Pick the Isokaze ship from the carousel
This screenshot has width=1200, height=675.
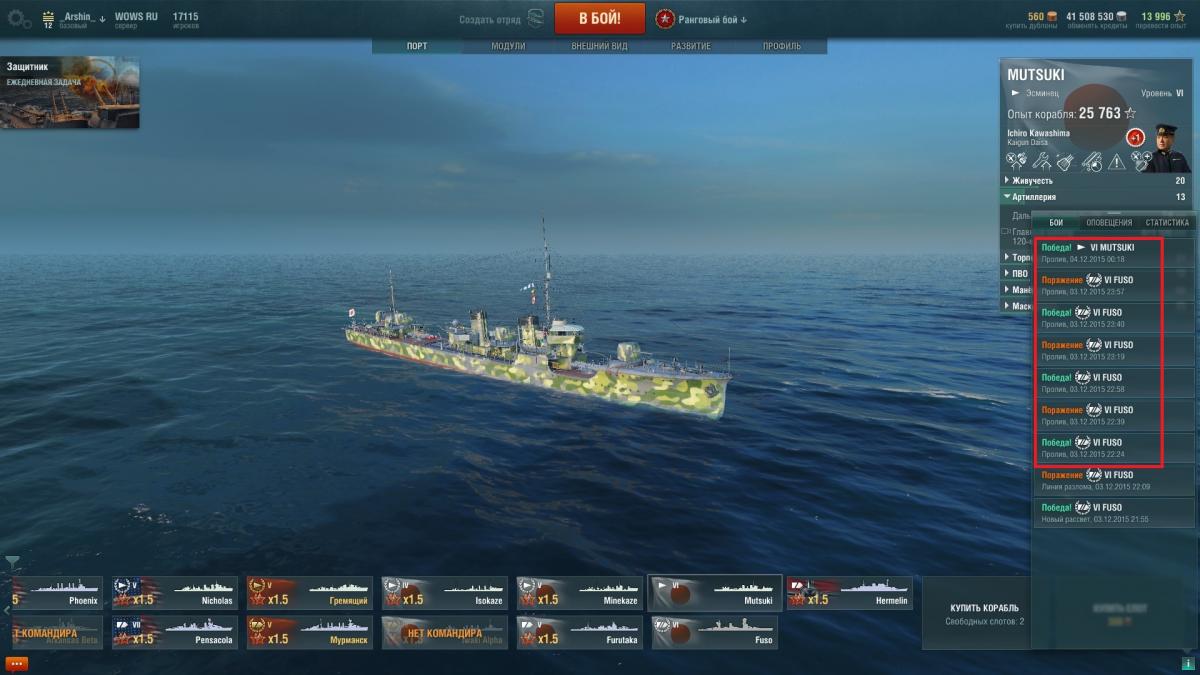pyautogui.click(x=444, y=593)
